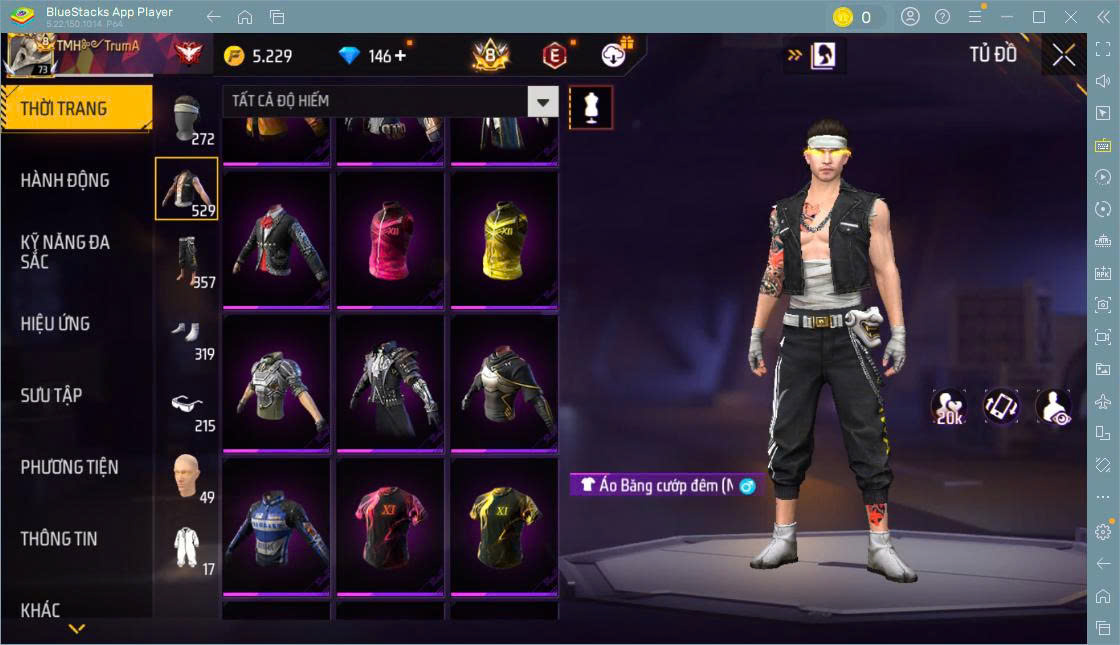Select the head mask subcategory with 272 items
The image size is (1120, 645).
coord(186,120)
